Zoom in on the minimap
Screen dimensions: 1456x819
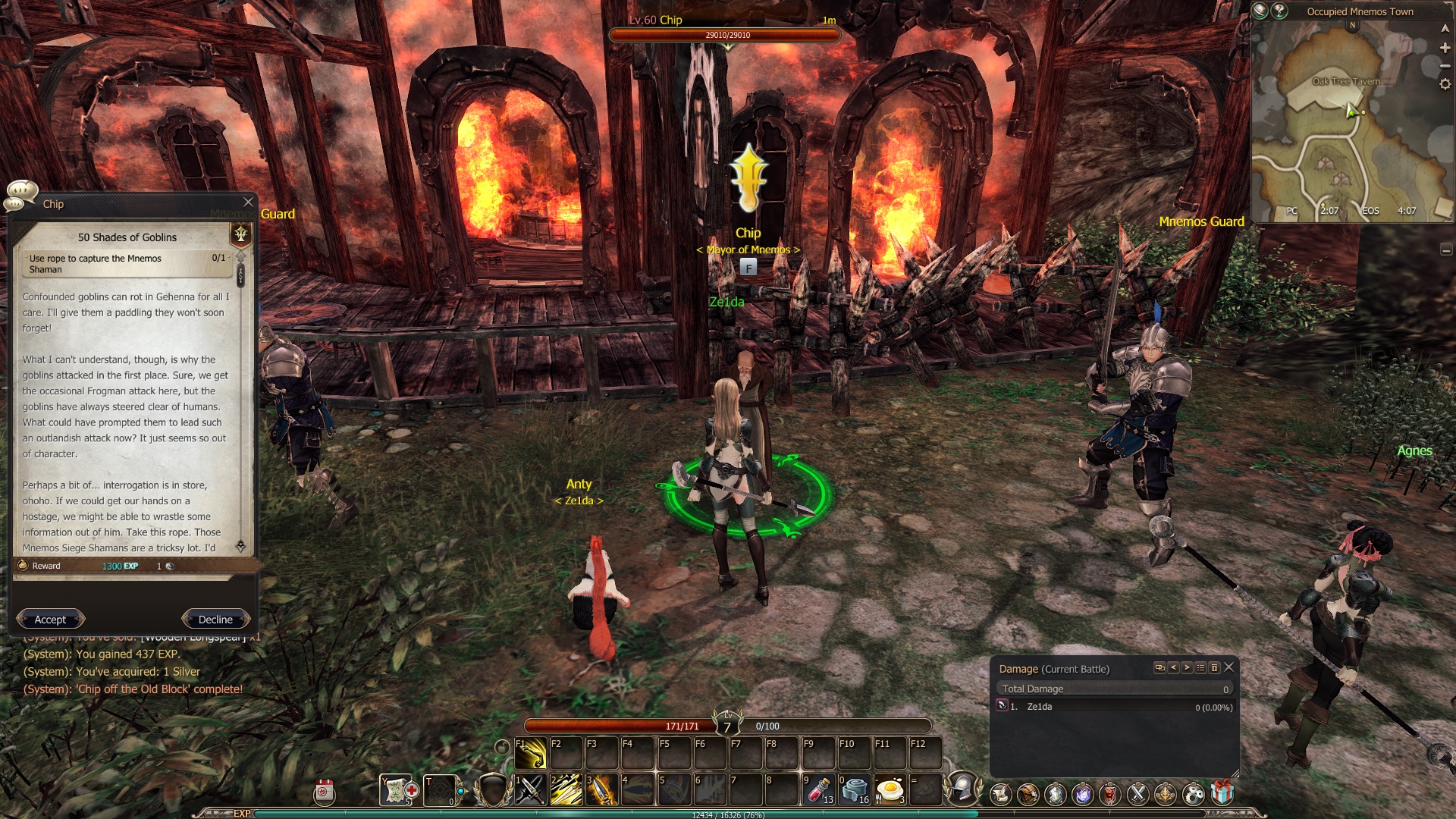1445,48
